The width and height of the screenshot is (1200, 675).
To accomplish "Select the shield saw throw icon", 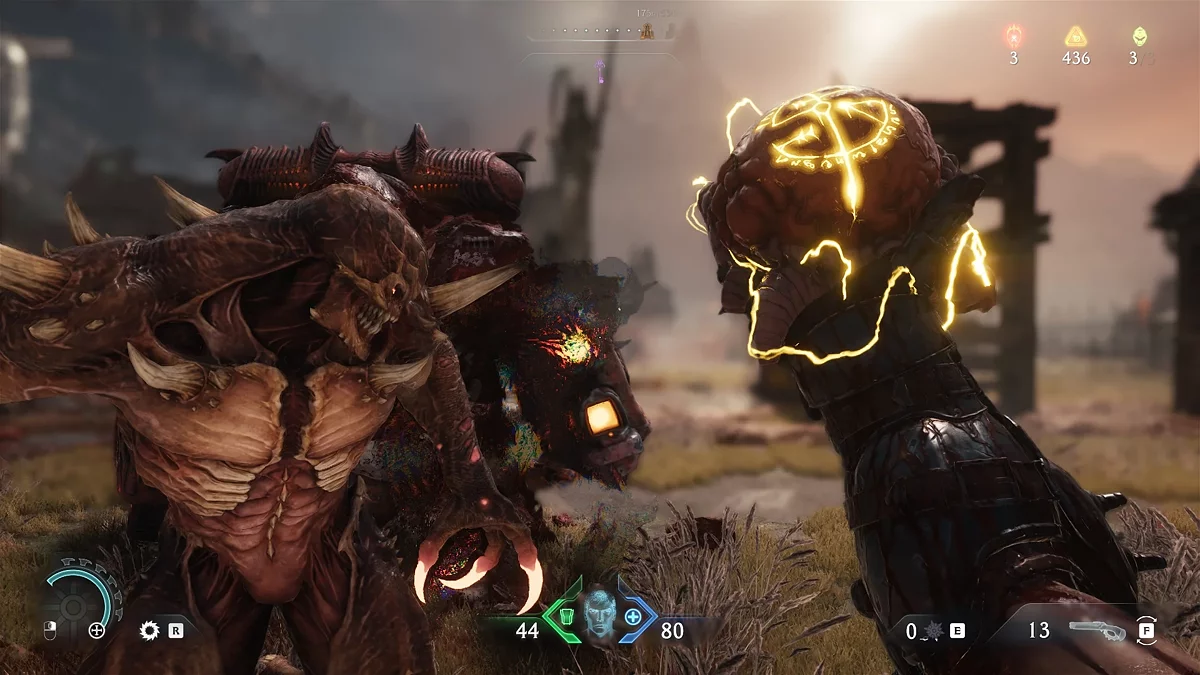I will 150,631.
